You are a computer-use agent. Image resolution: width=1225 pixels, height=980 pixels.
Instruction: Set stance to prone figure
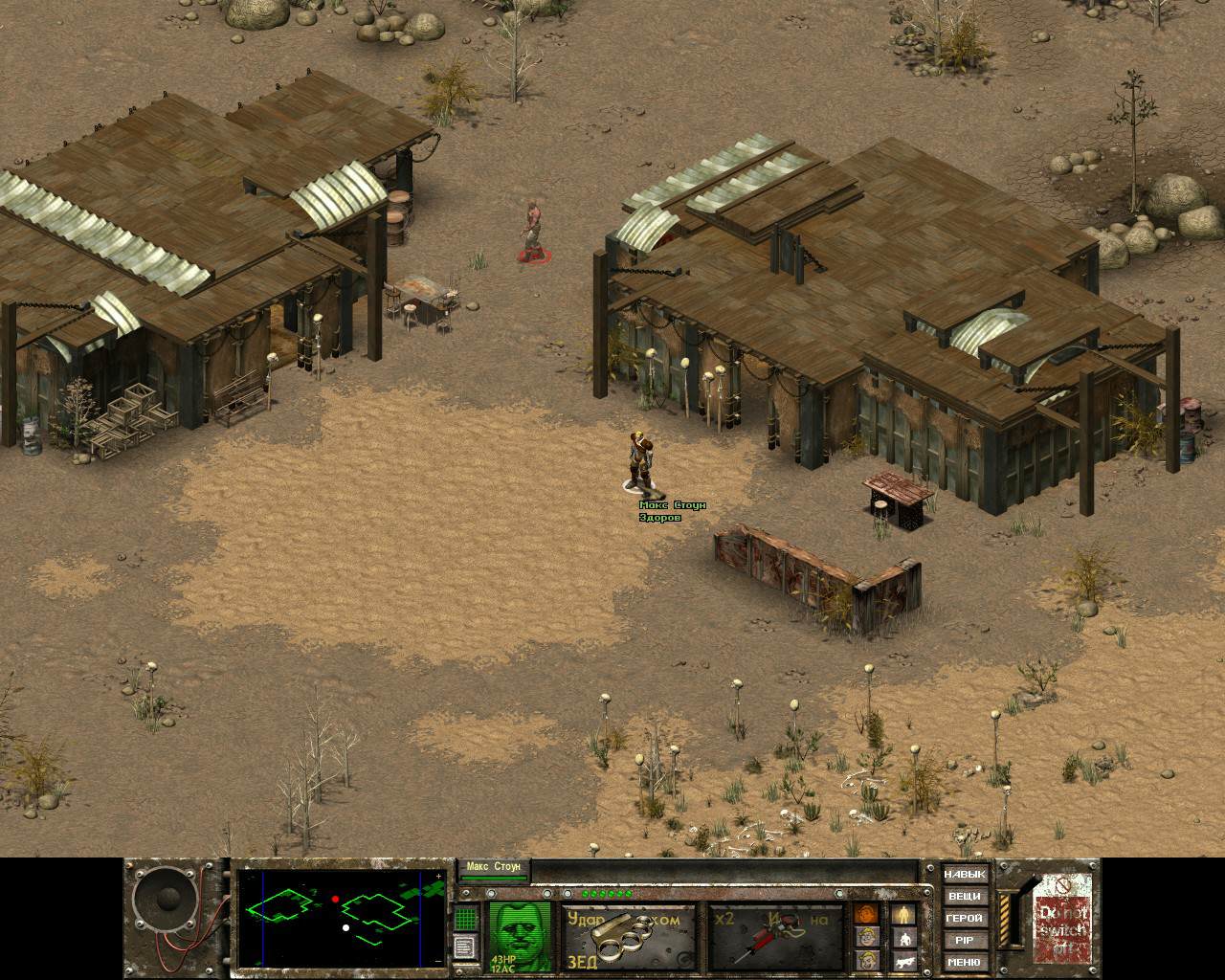click(x=904, y=962)
